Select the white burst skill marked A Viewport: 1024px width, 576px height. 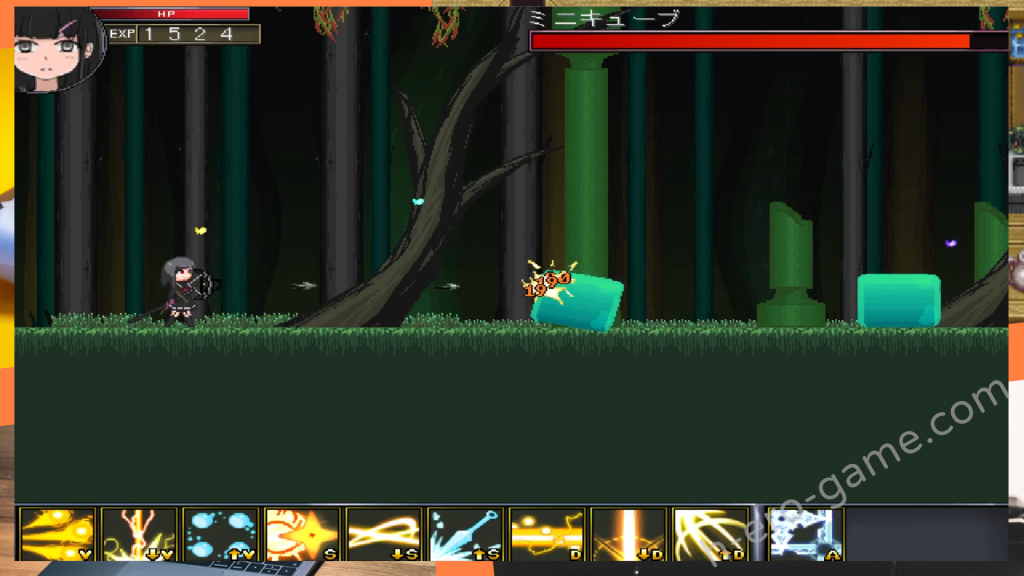pyautogui.click(x=806, y=534)
